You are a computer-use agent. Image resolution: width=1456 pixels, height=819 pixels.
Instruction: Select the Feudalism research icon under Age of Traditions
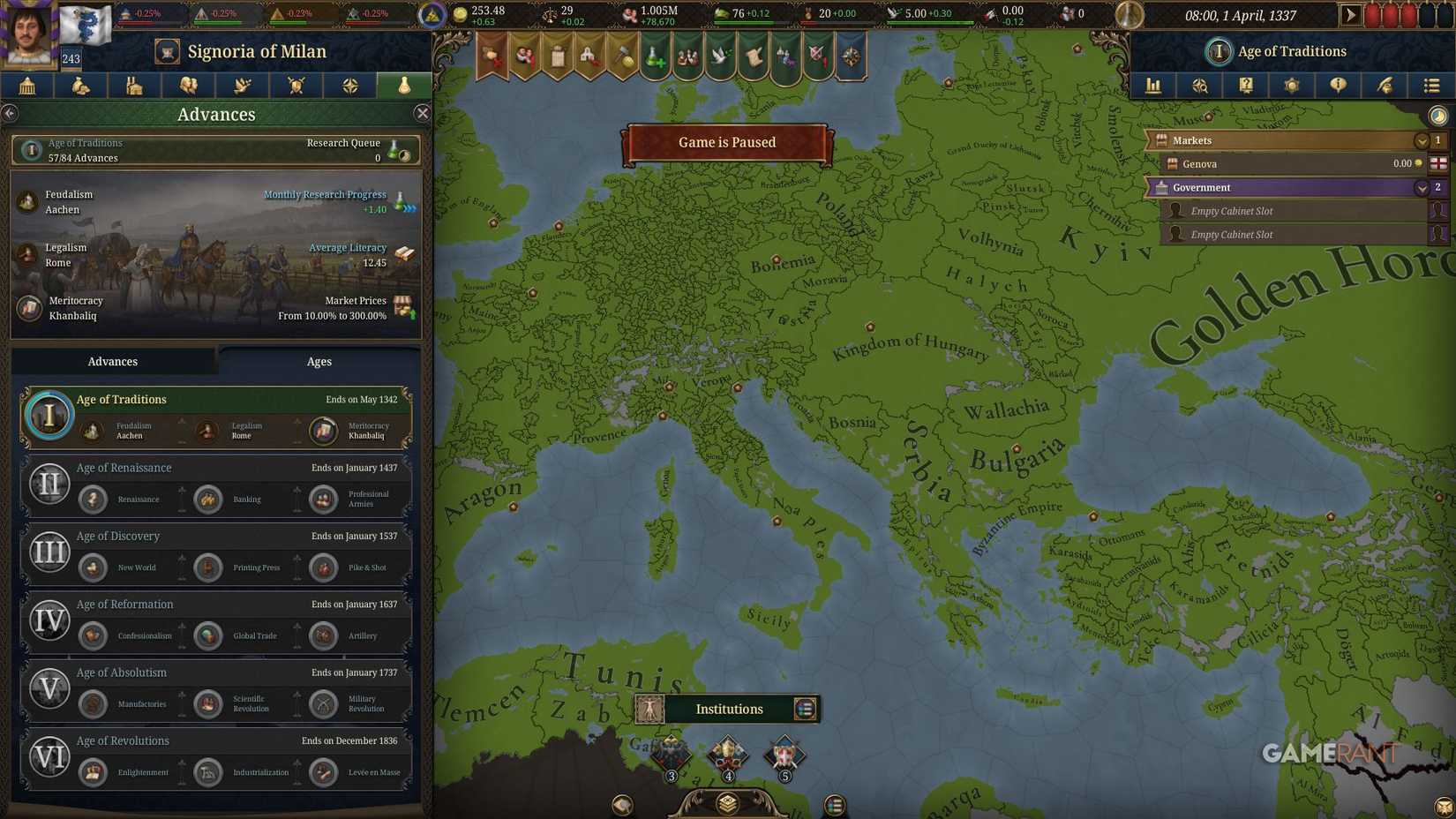(93, 431)
